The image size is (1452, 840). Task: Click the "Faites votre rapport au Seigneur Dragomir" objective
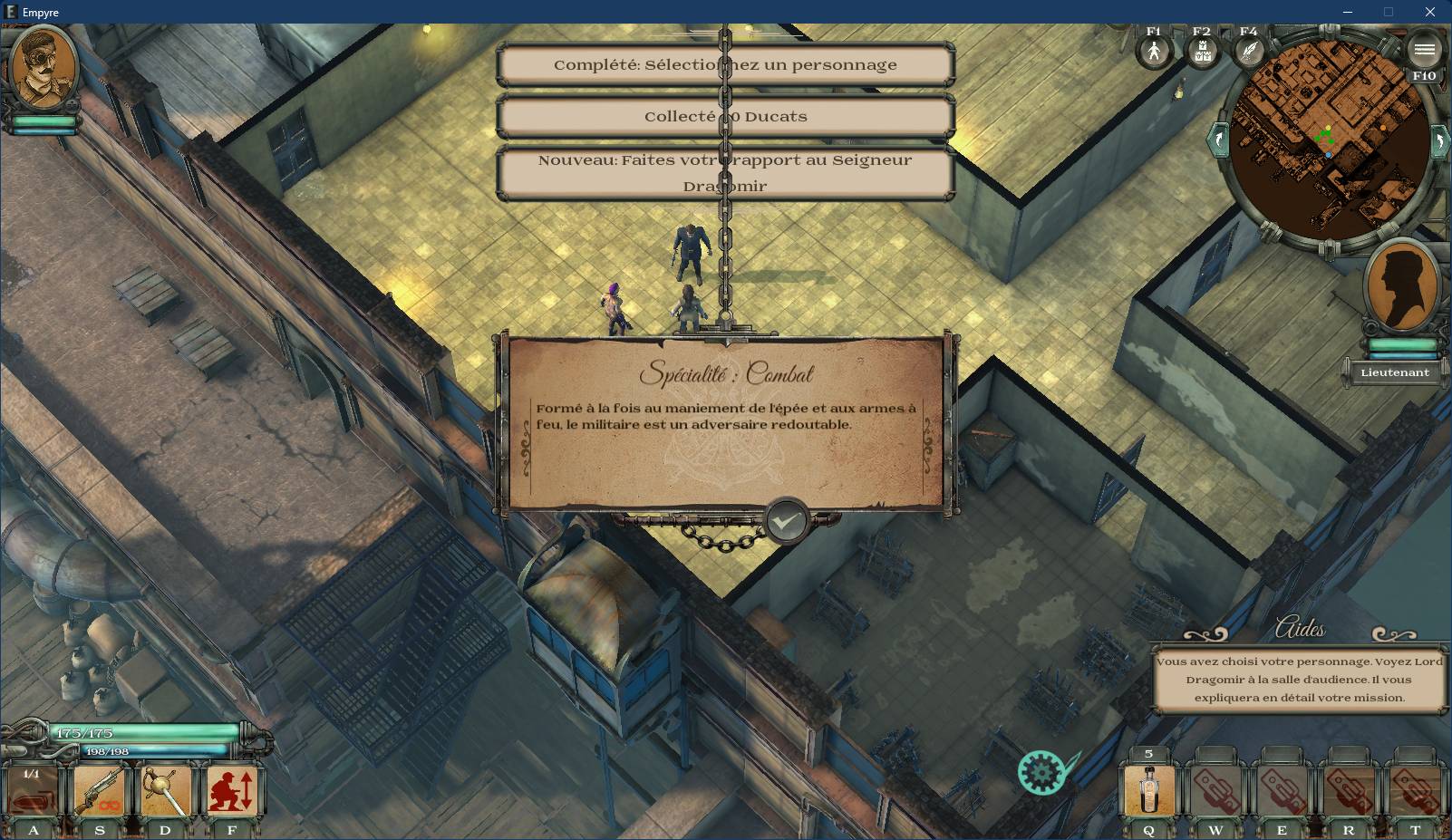(x=725, y=172)
